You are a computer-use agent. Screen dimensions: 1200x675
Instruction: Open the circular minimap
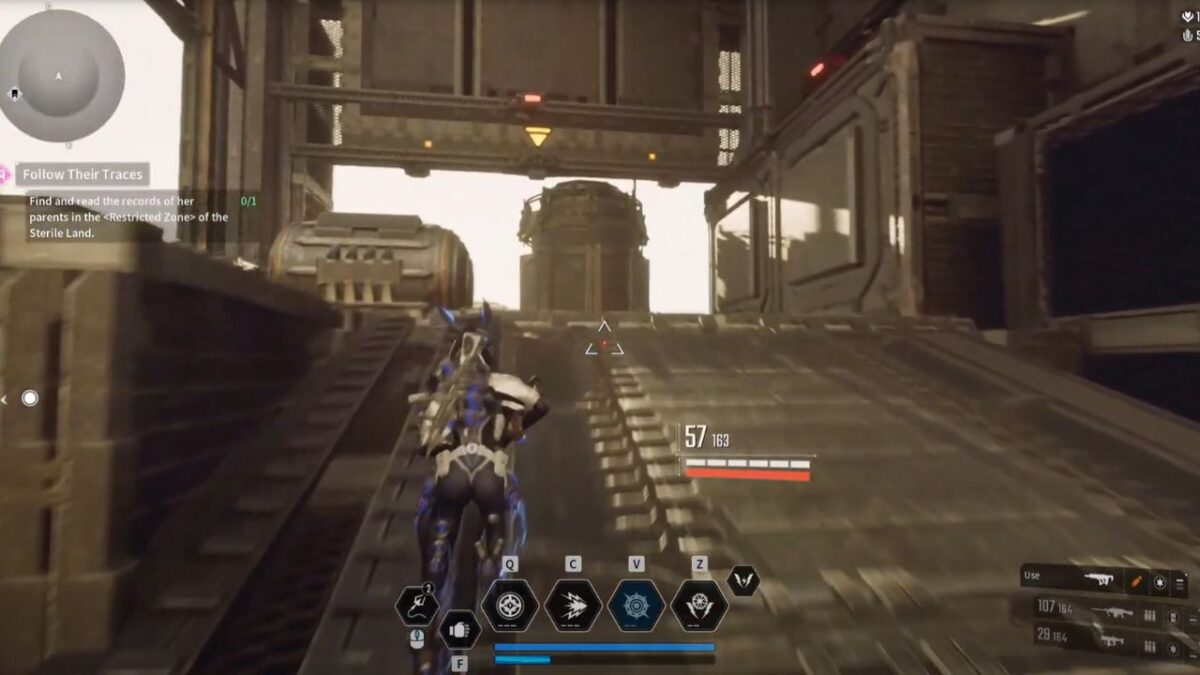coord(62,77)
